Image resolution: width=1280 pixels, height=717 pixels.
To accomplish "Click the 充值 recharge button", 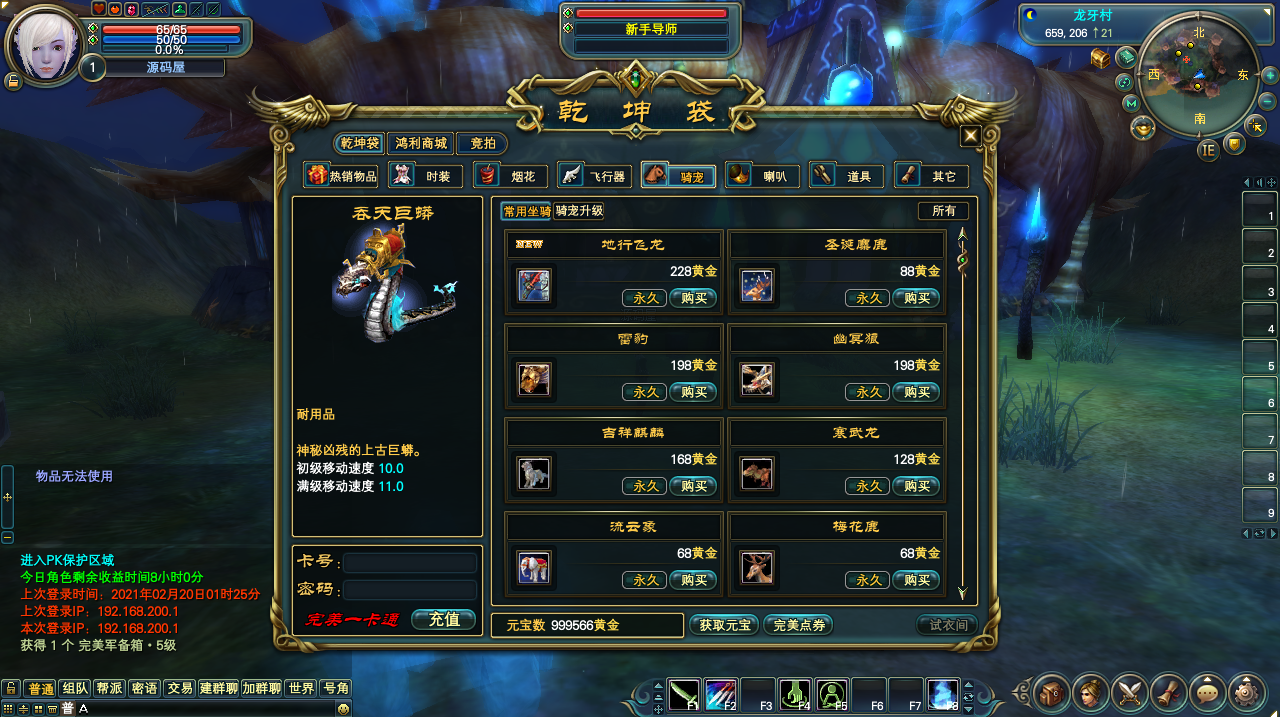I will (444, 620).
